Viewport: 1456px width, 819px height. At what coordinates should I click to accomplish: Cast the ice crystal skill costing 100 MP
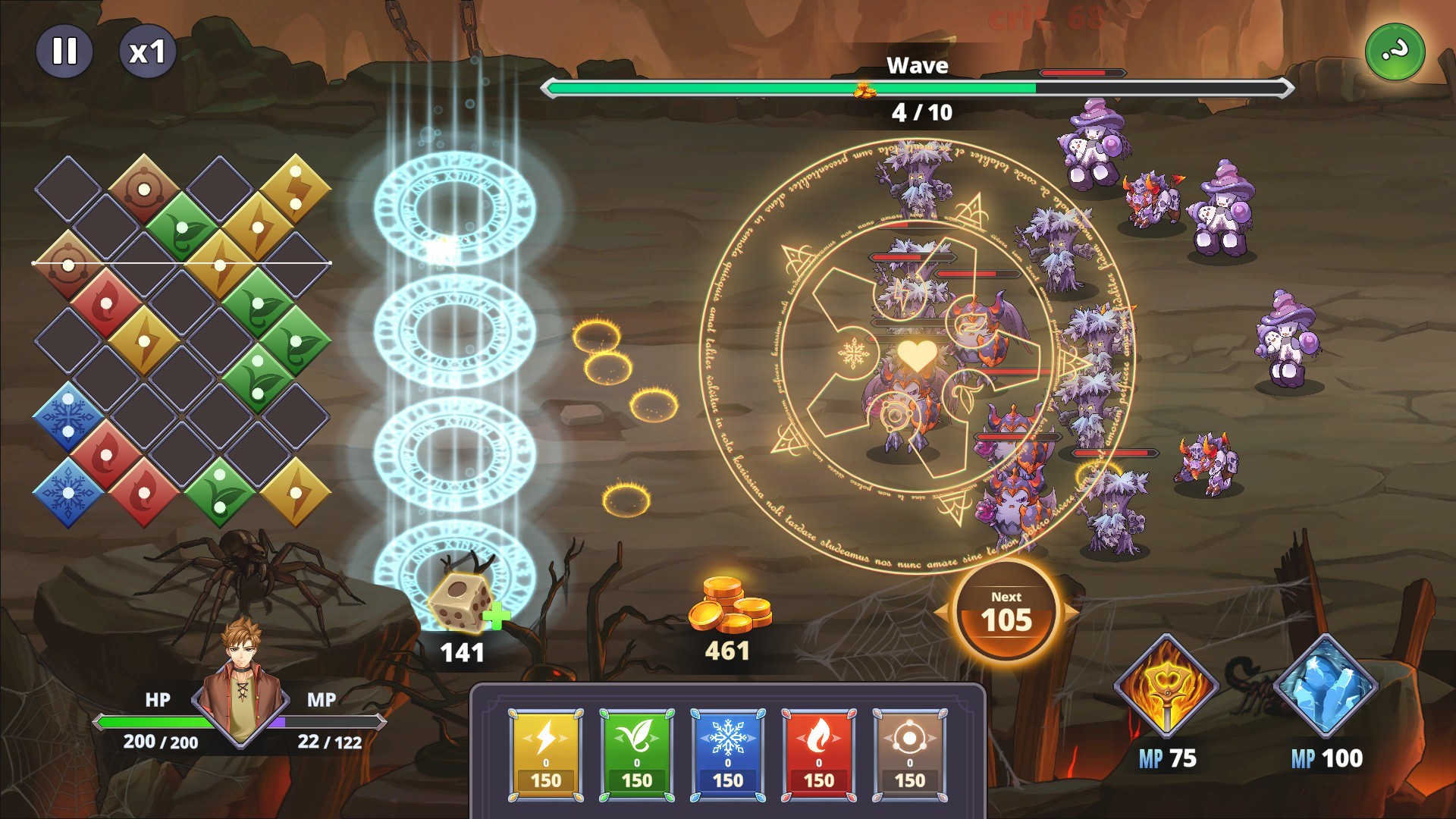point(1326,686)
